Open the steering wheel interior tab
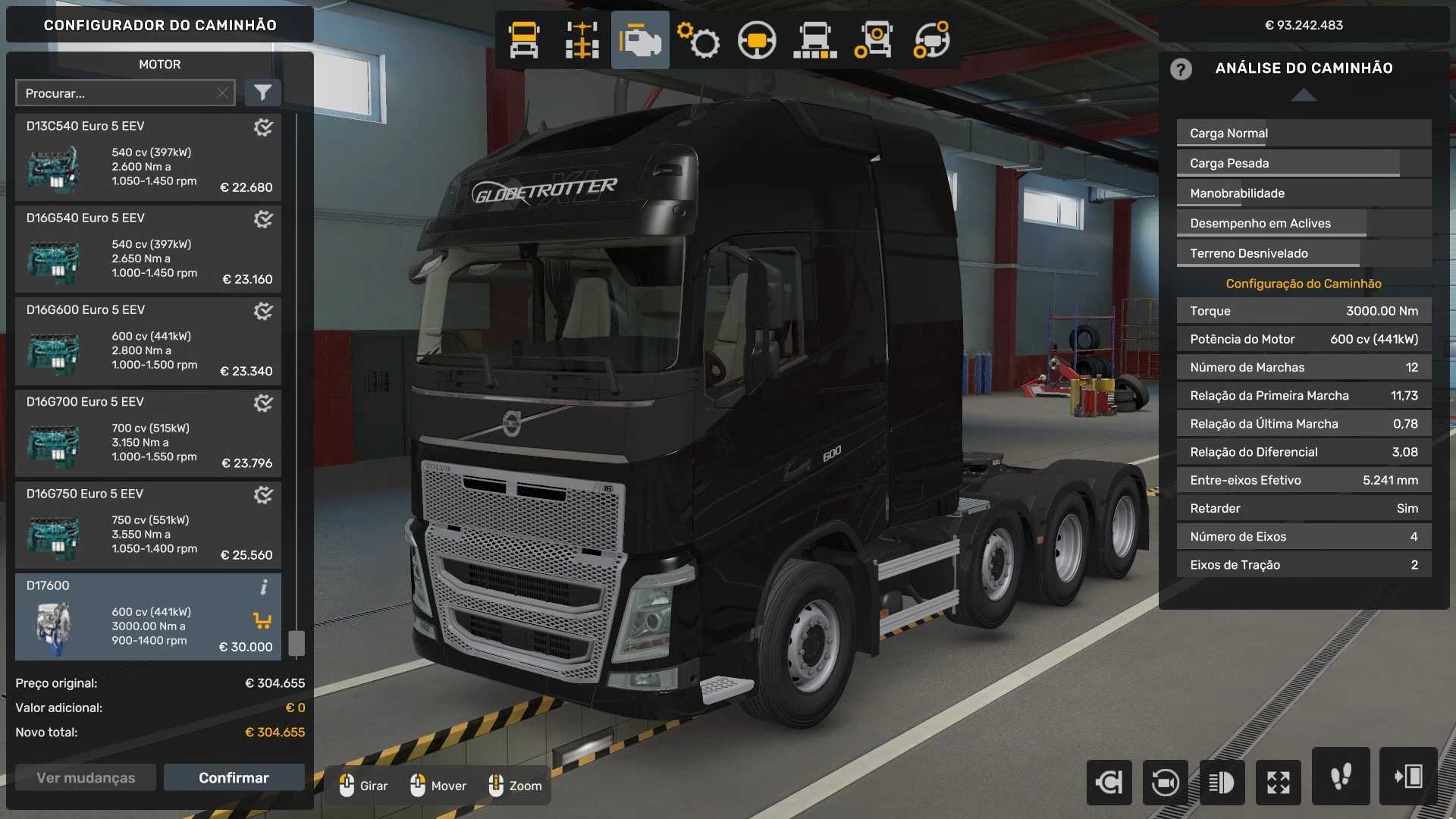This screenshot has width=1456, height=819. pos(756,40)
